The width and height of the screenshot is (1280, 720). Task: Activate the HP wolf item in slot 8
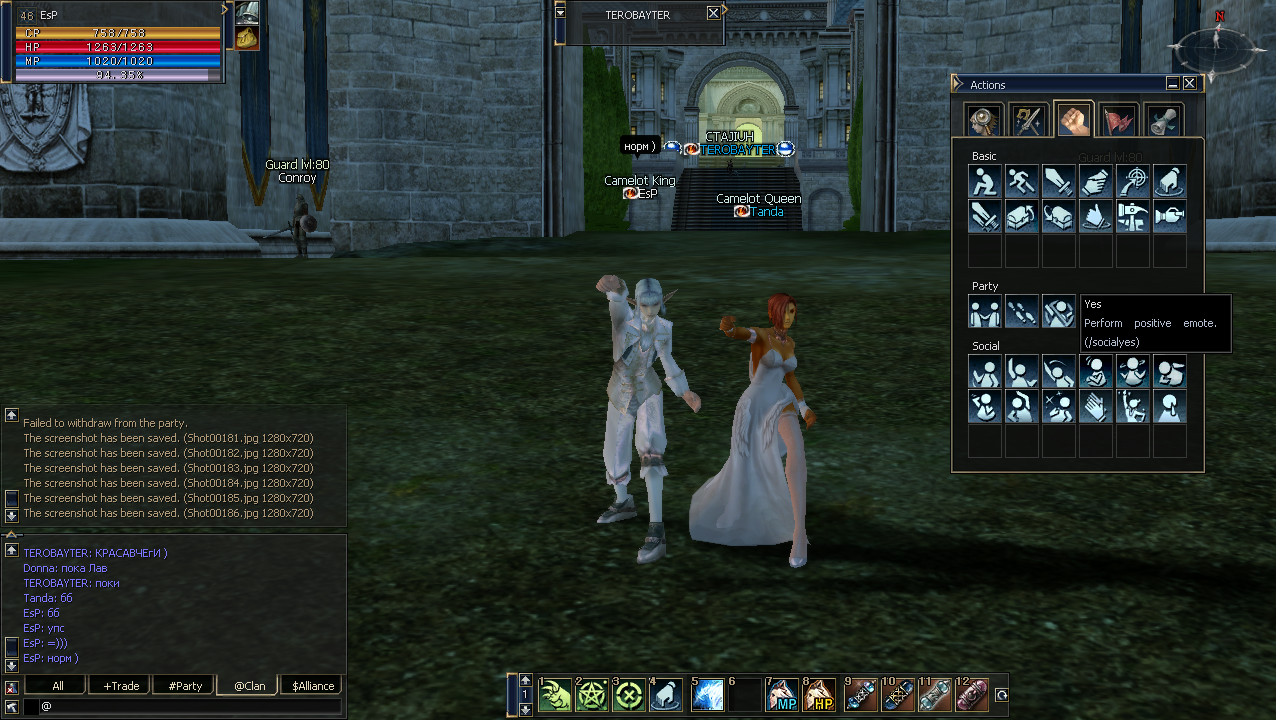(820, 695)
